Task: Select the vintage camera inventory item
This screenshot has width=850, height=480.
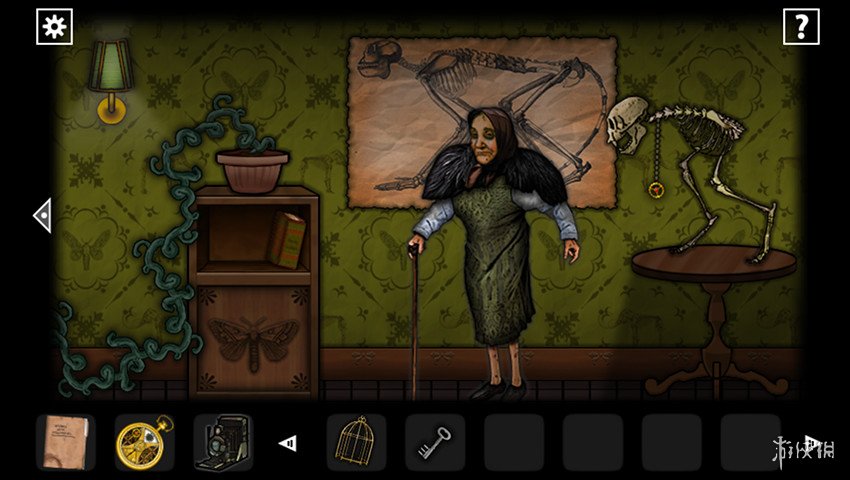Action: pyautogui.click(x=222, y=442)
